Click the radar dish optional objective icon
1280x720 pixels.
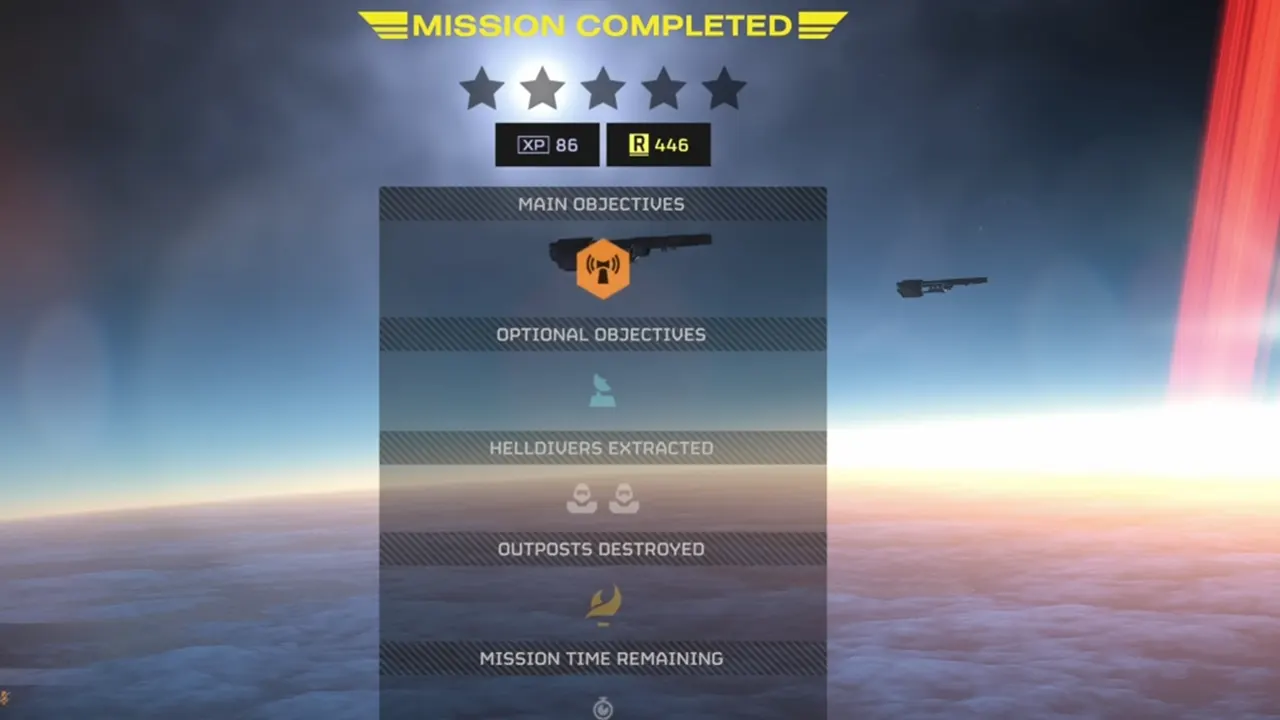tap(602, 391)
